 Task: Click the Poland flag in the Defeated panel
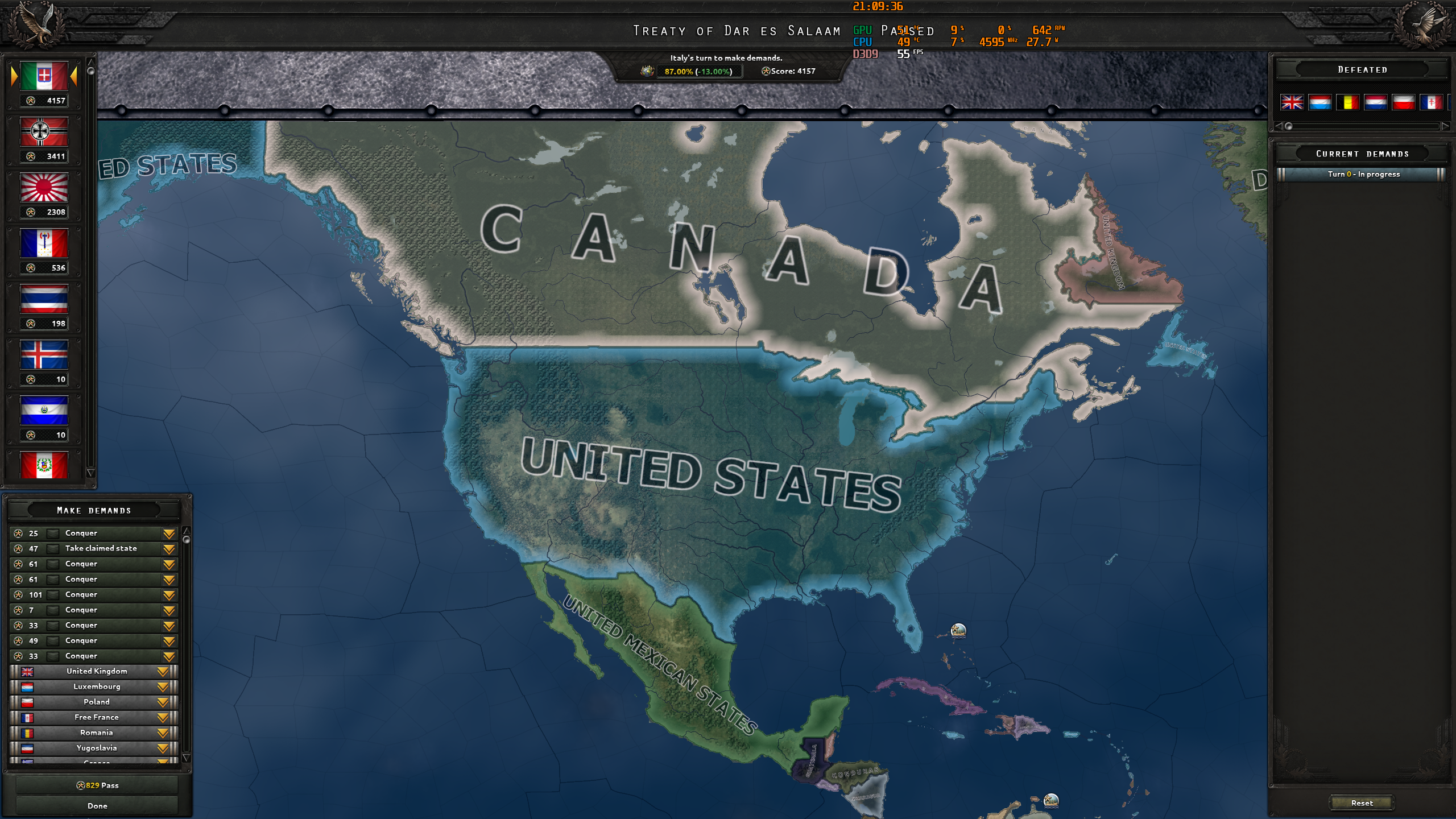(x=1404, y=103)
